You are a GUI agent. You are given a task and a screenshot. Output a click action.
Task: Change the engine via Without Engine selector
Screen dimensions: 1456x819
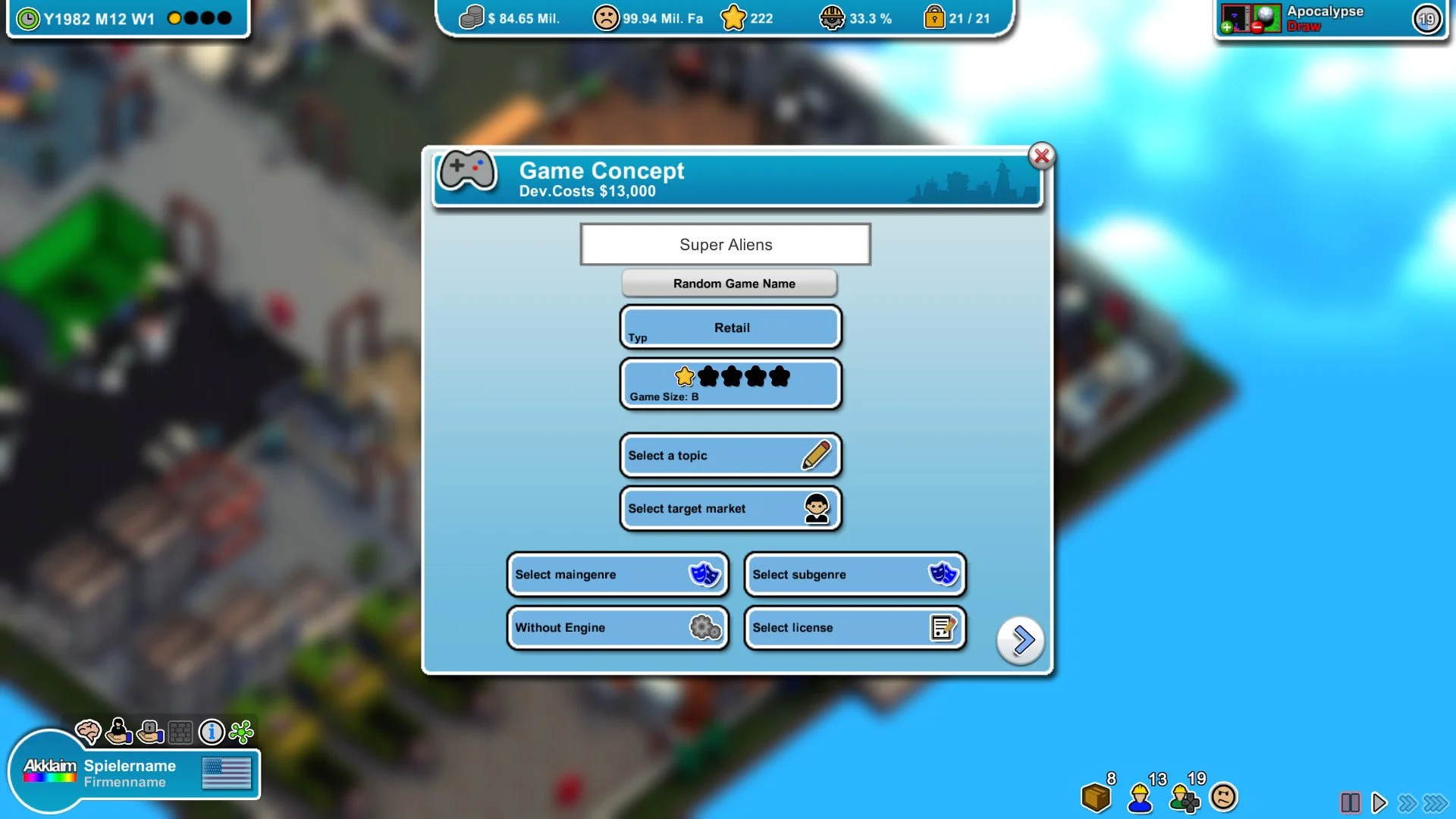pyautogui.click(x=617, y=628)
